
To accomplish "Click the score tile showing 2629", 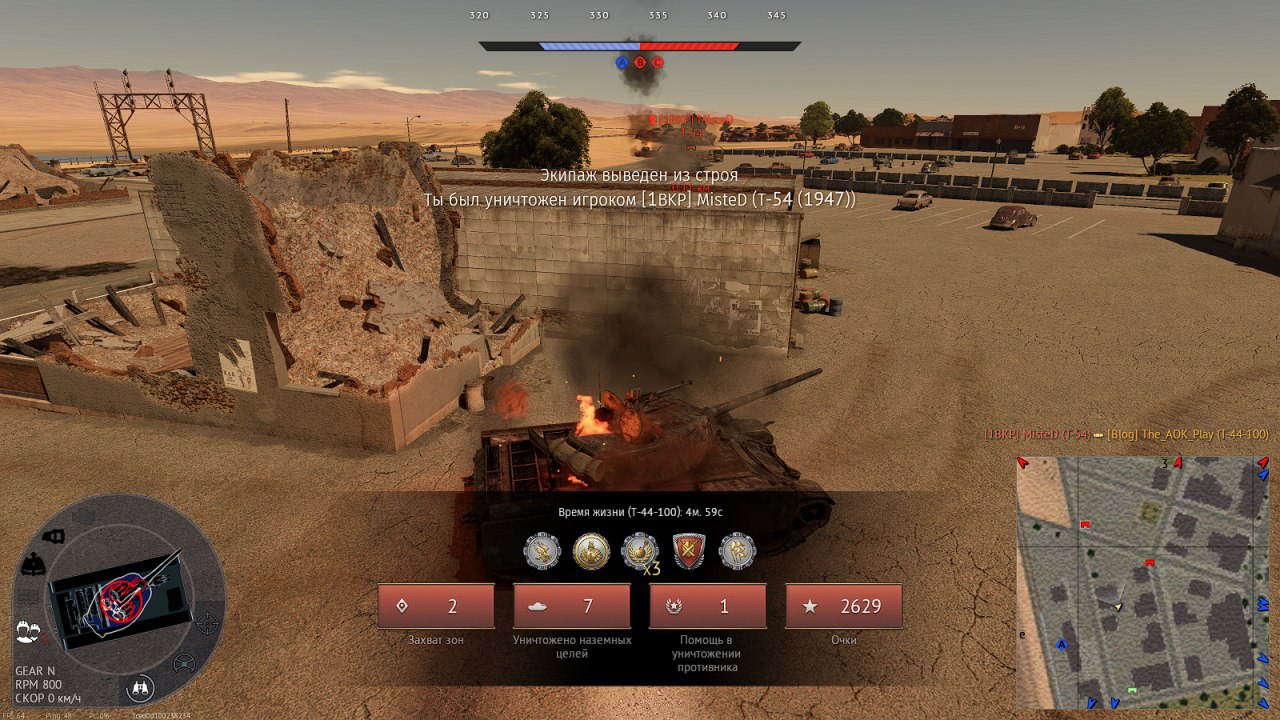I will pos(844,606).
